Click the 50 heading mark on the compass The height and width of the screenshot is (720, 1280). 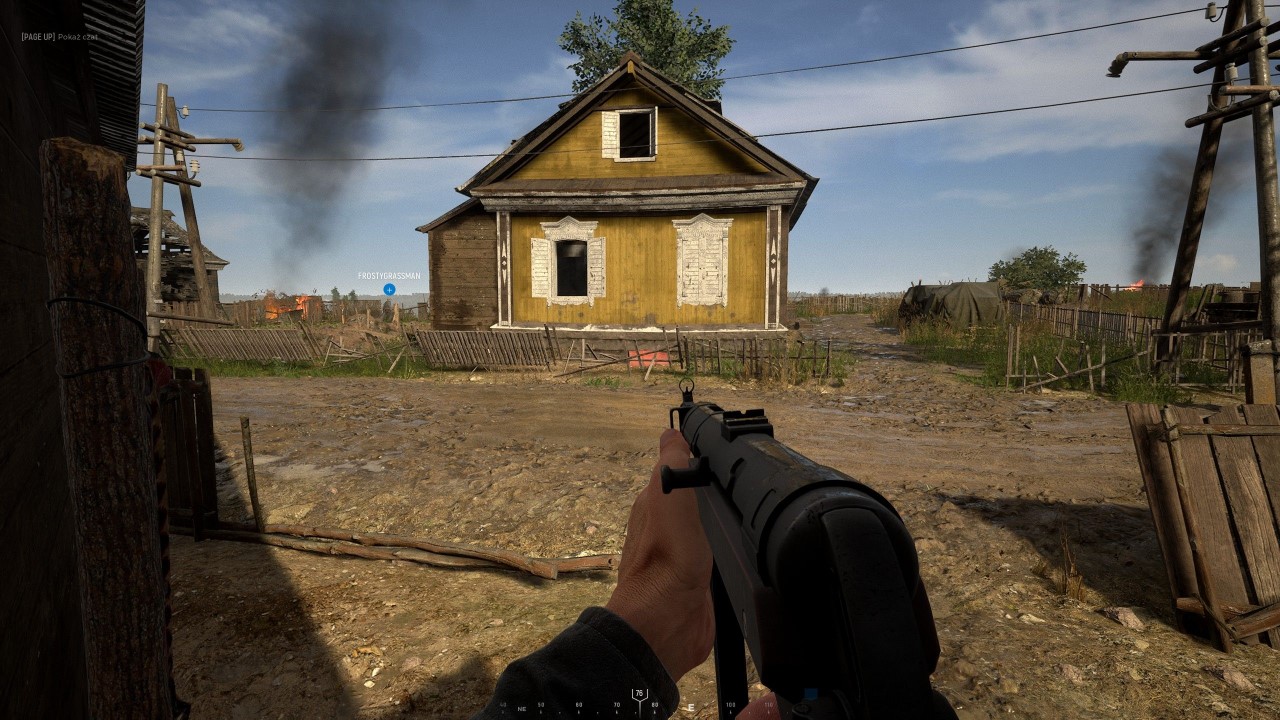coord(539,704)
